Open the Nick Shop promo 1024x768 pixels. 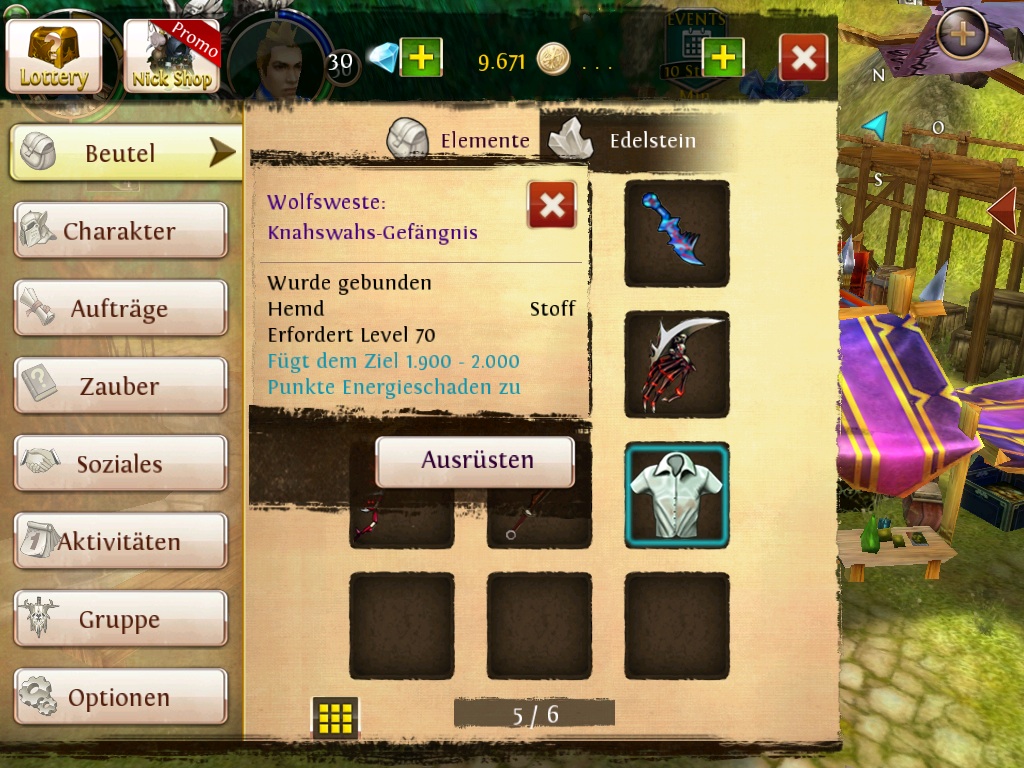coord(171,56)
